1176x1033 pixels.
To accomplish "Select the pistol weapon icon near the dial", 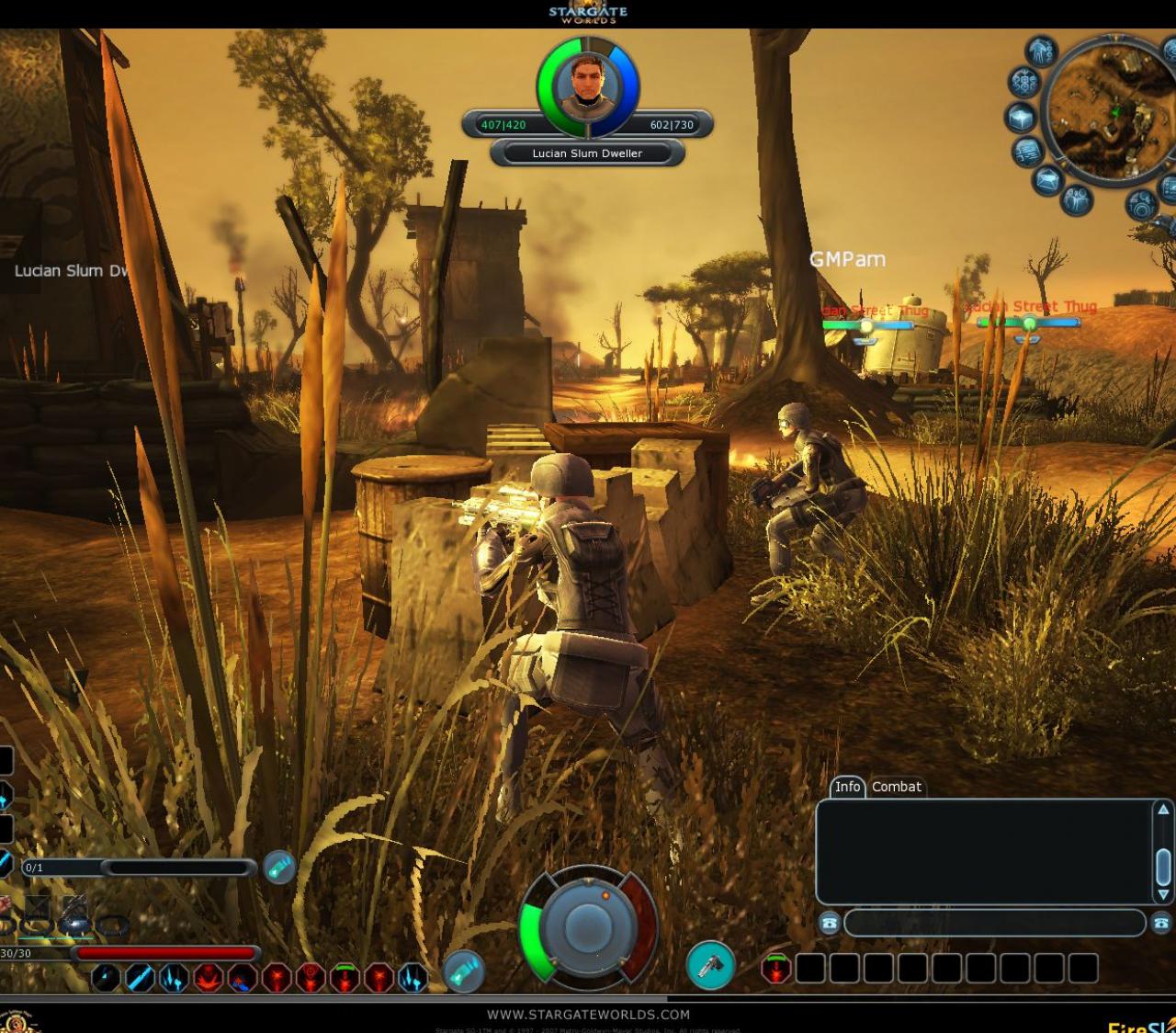I will pyautogui.click(x=712, y=963).
